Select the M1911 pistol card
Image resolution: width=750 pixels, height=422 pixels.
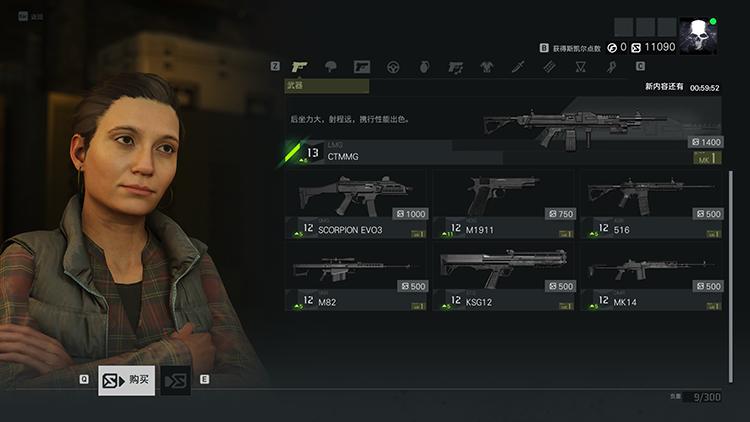[x=504, y=204]
